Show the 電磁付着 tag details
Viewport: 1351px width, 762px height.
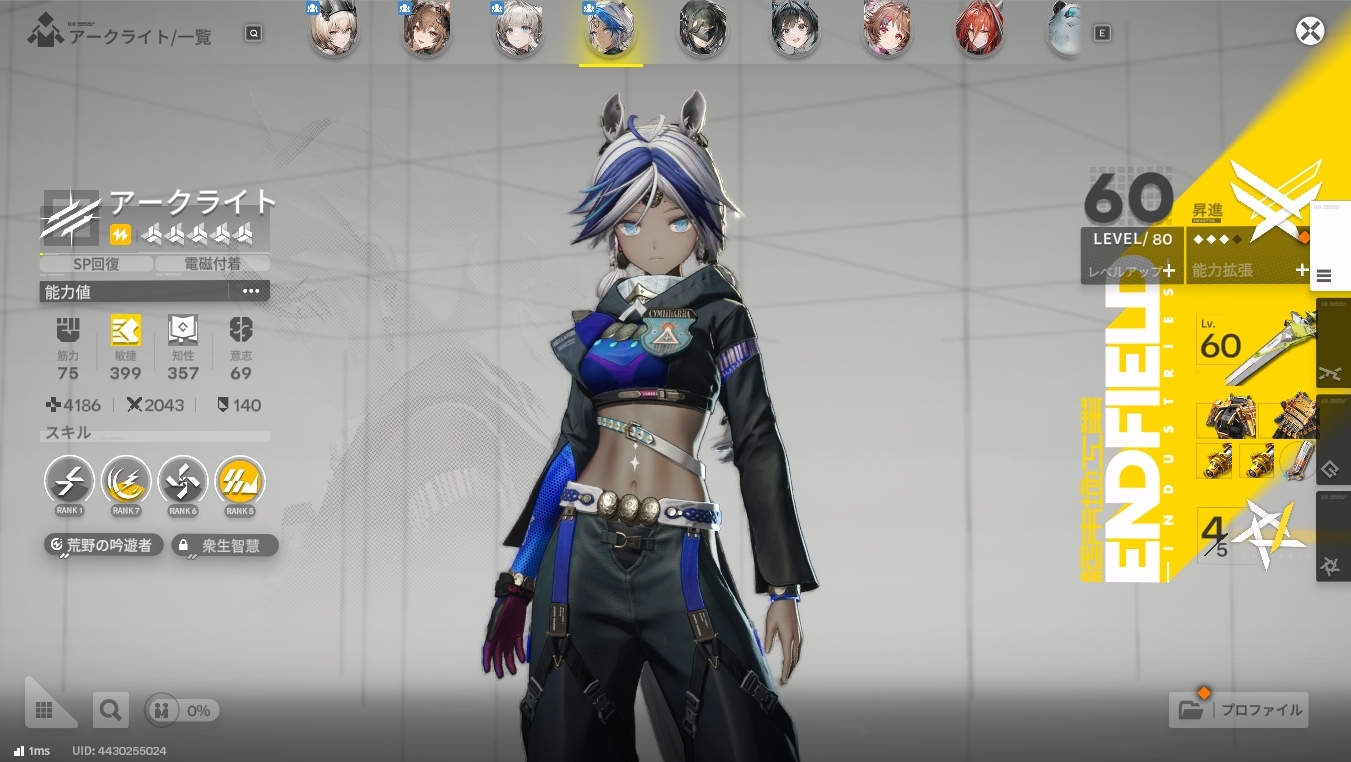[212, 264]
